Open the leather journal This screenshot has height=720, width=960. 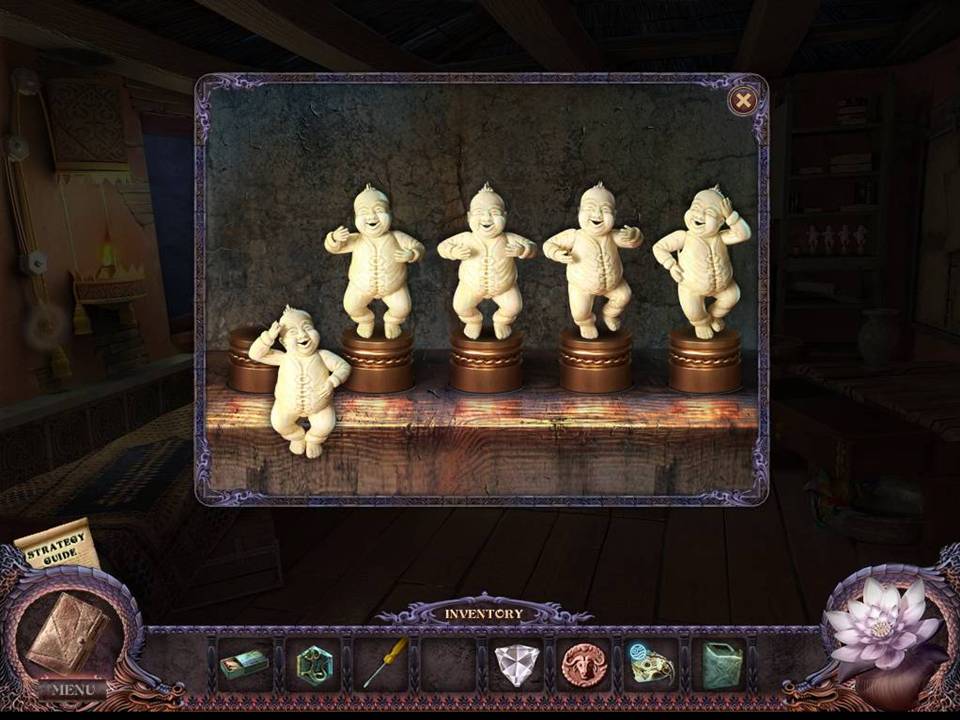point(68,632)
